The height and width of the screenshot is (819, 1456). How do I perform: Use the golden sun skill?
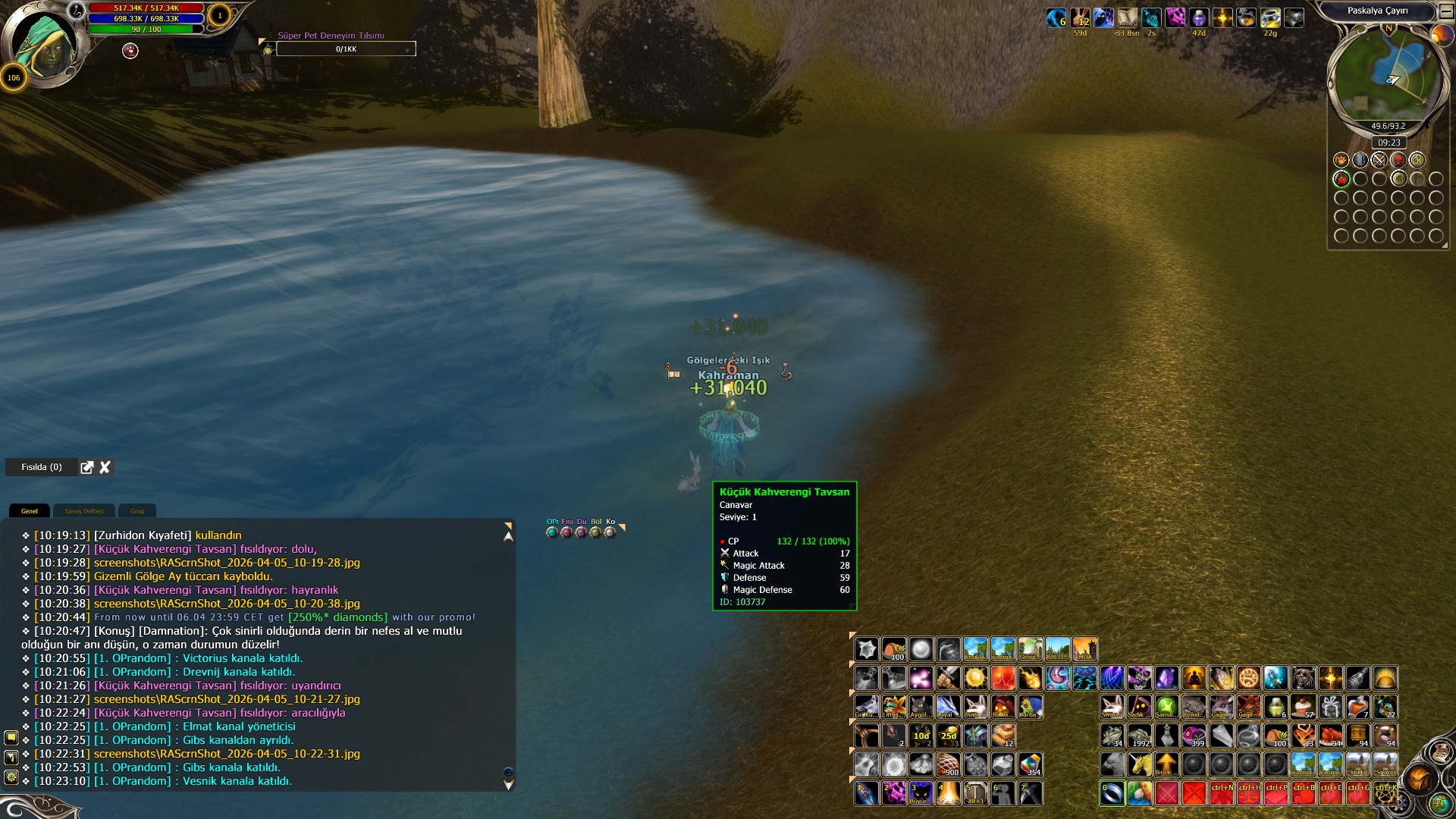tap(975, 678)
